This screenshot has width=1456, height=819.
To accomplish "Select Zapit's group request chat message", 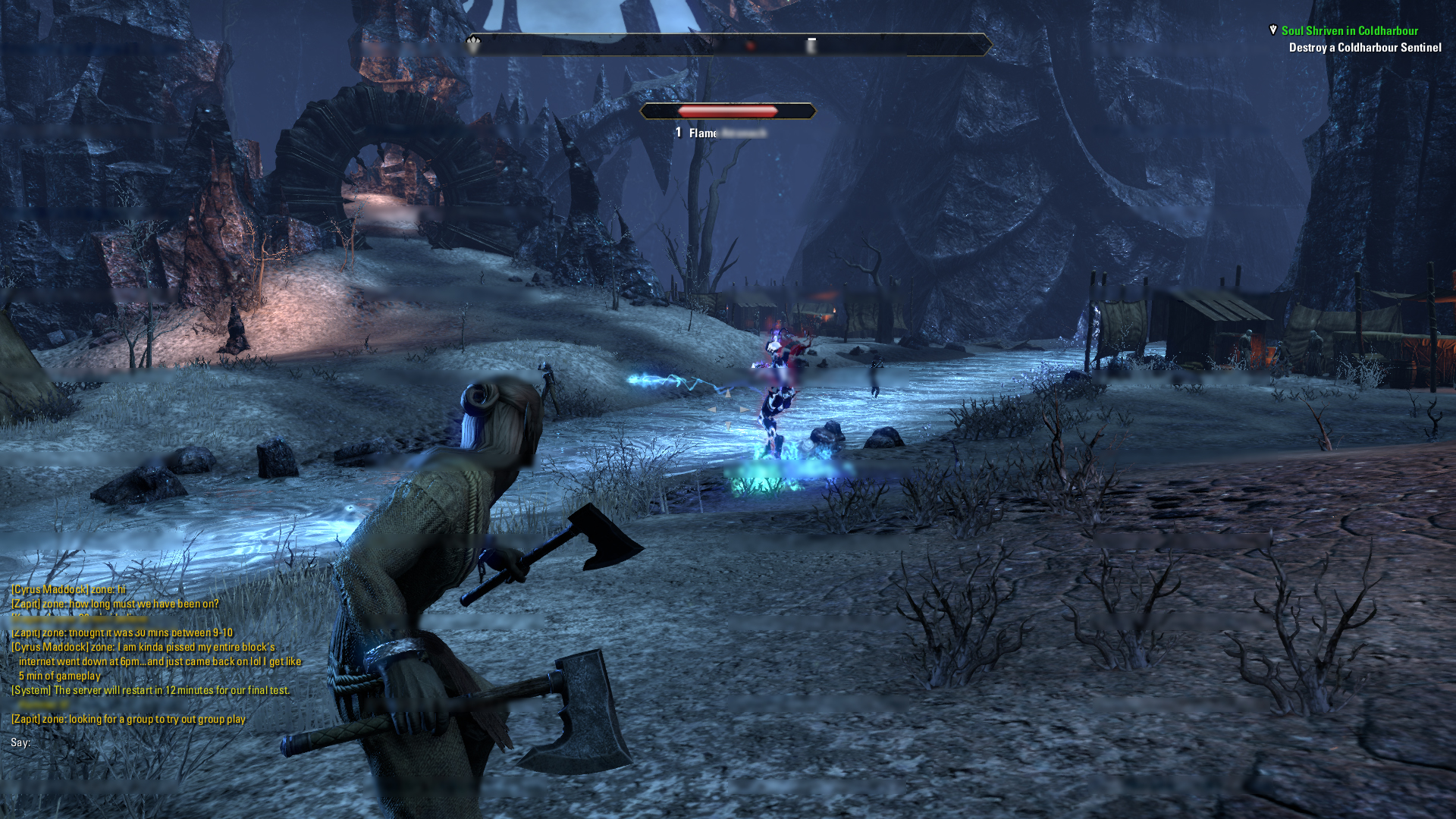I will pyautogui.click(x=128, y=719).
